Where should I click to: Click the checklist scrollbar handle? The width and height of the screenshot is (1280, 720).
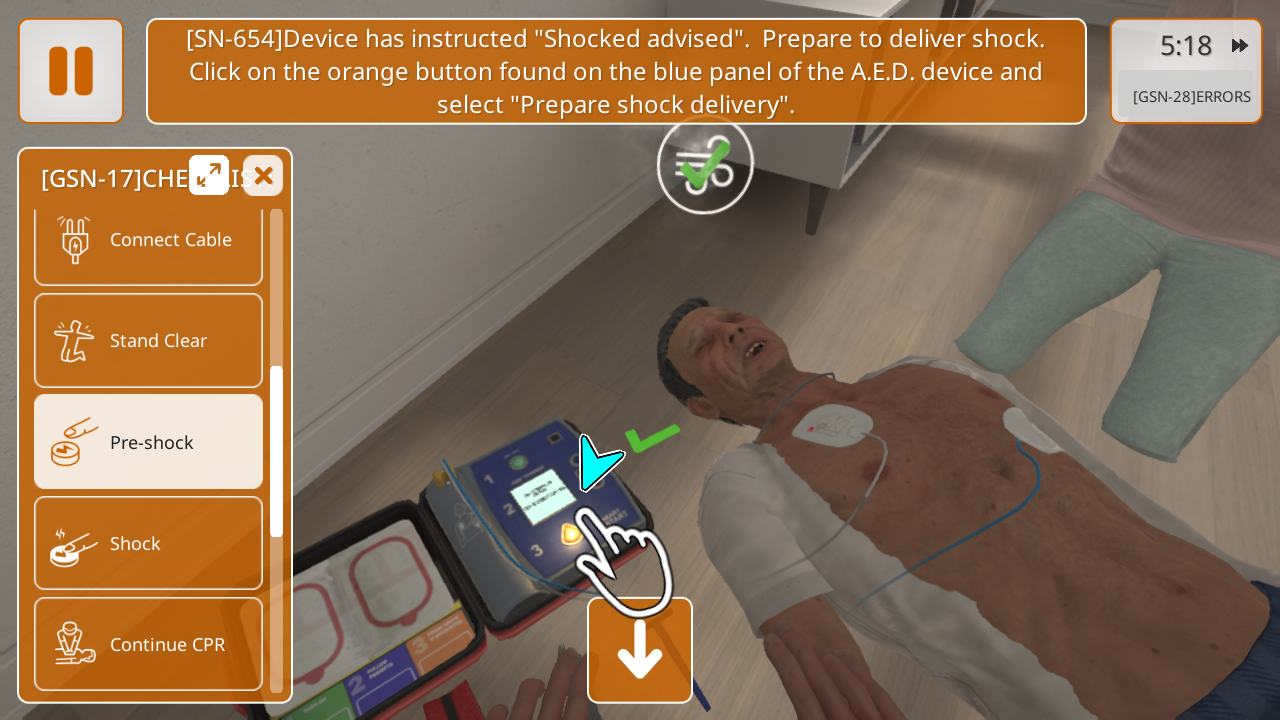pos(276,450)
